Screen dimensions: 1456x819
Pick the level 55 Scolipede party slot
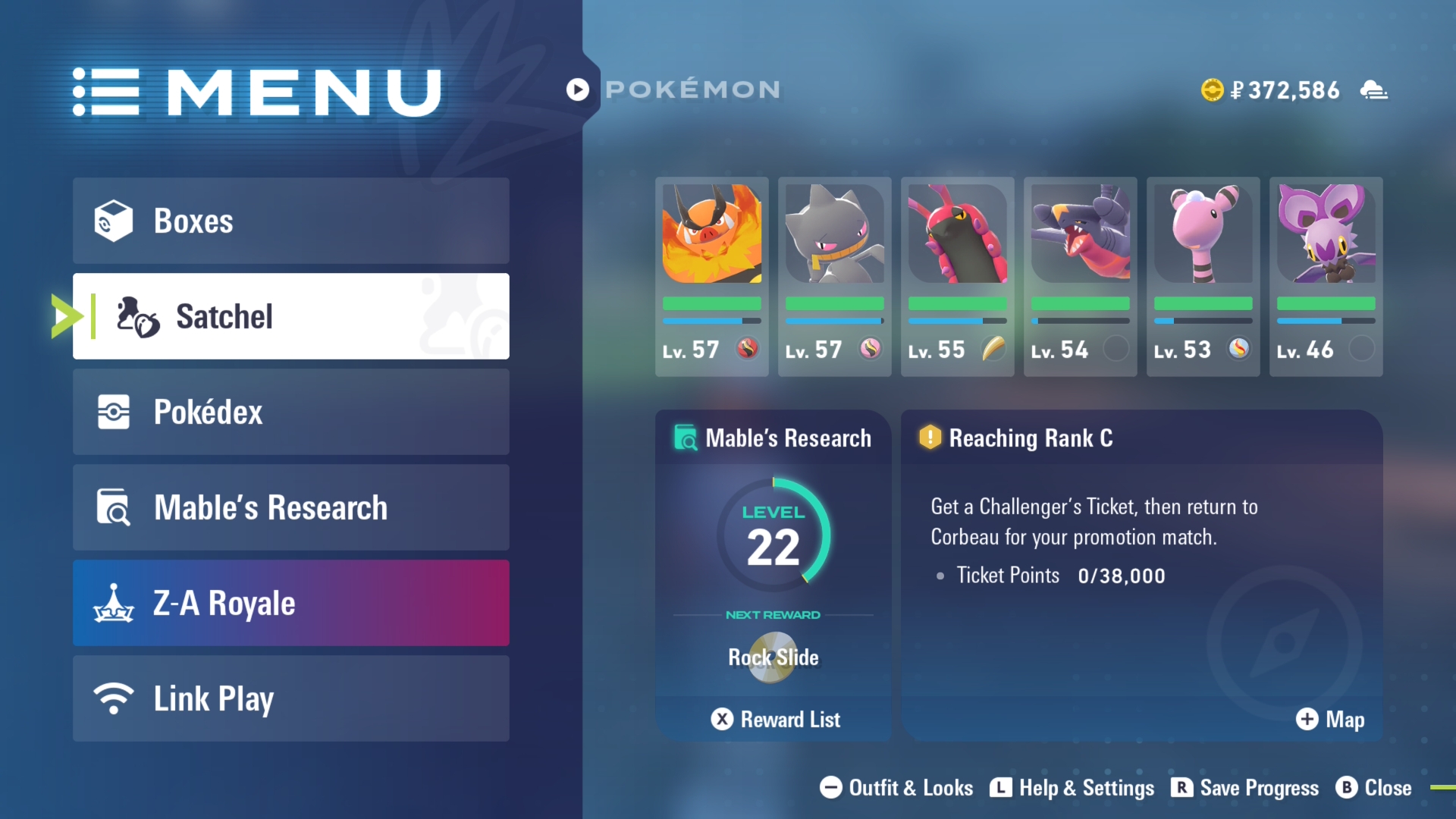point(957,276)
